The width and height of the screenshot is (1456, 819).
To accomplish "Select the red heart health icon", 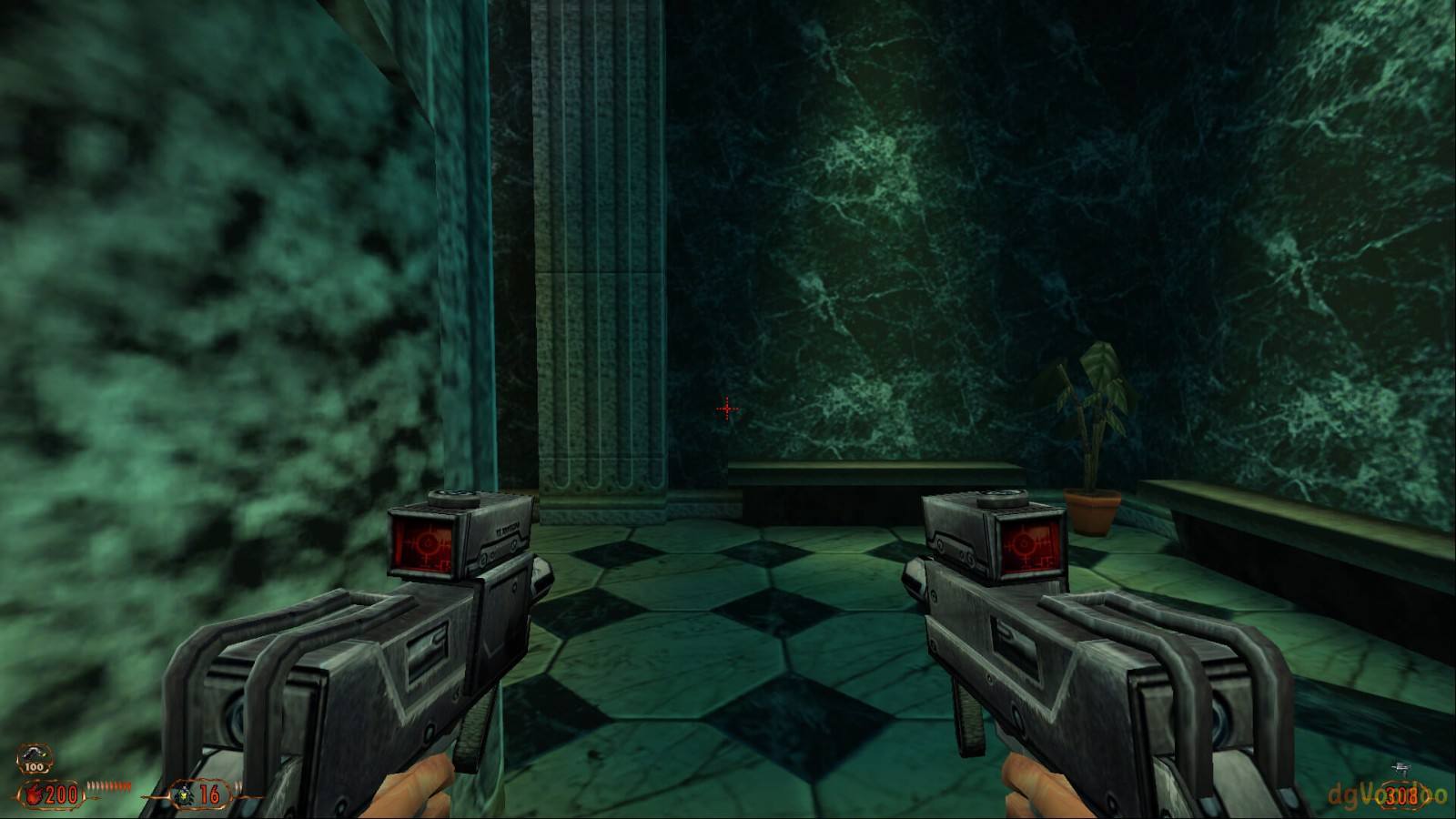I will (35, 795).
